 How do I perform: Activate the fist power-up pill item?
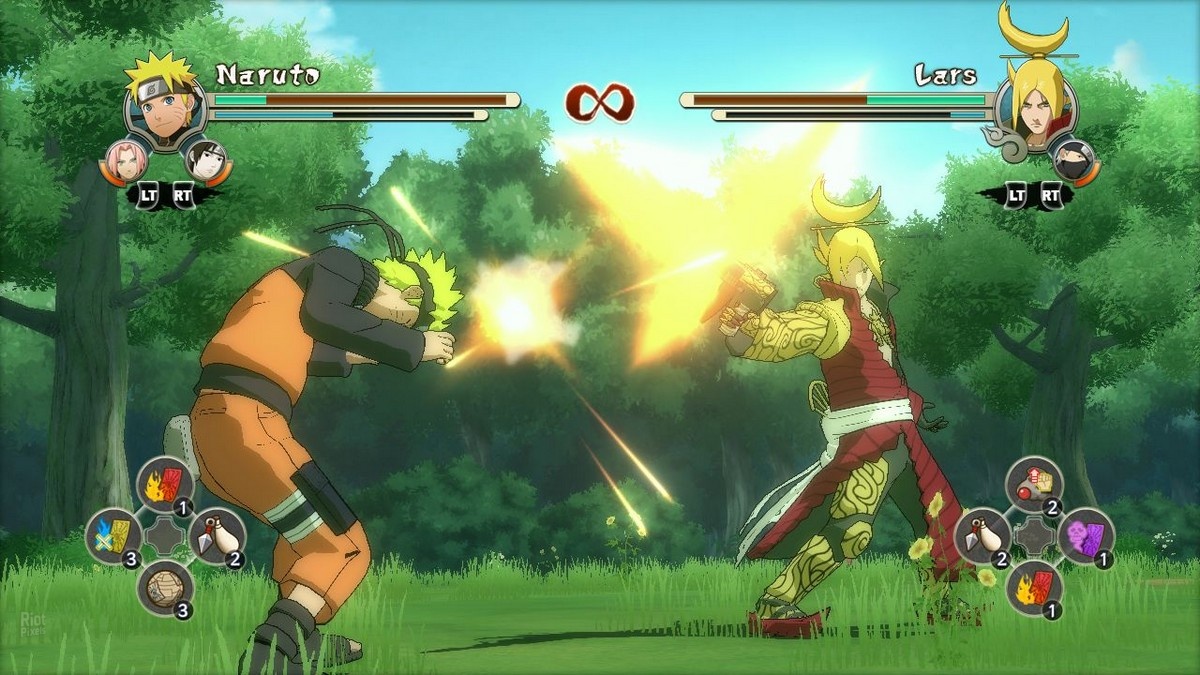pos(1034,484)
